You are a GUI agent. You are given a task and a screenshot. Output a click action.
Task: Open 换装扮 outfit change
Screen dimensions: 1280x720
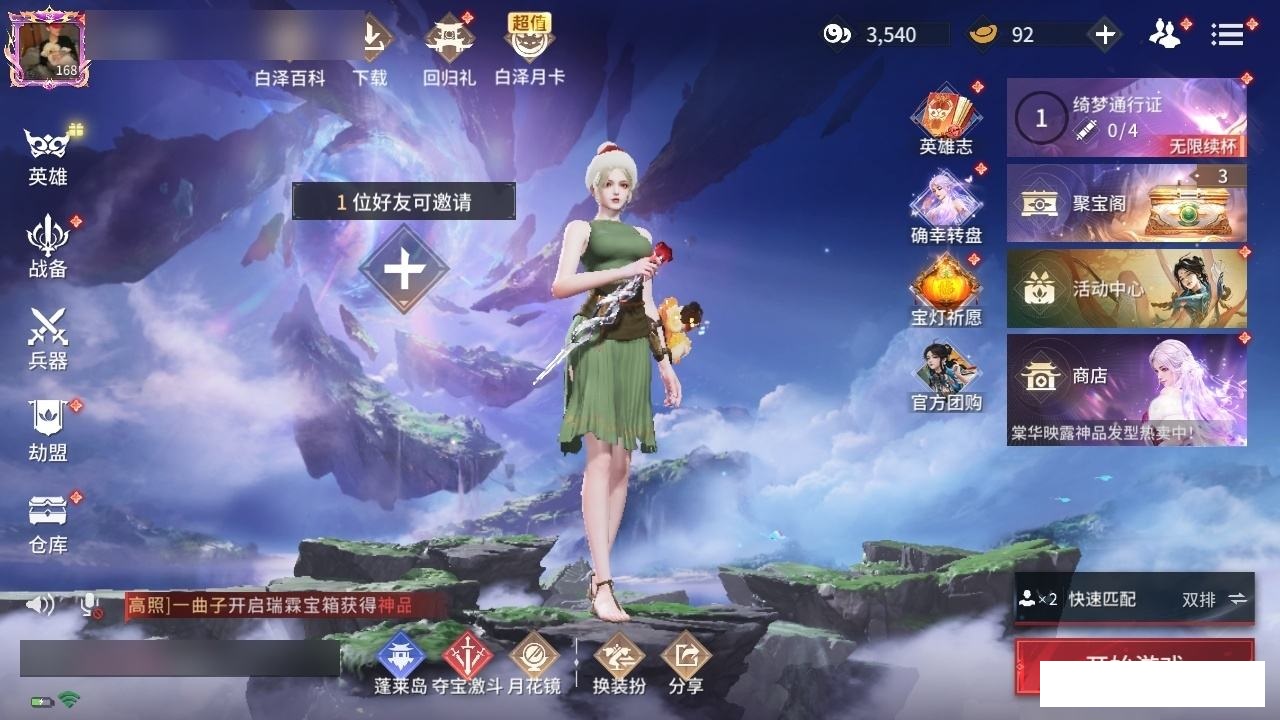point(619,663)
